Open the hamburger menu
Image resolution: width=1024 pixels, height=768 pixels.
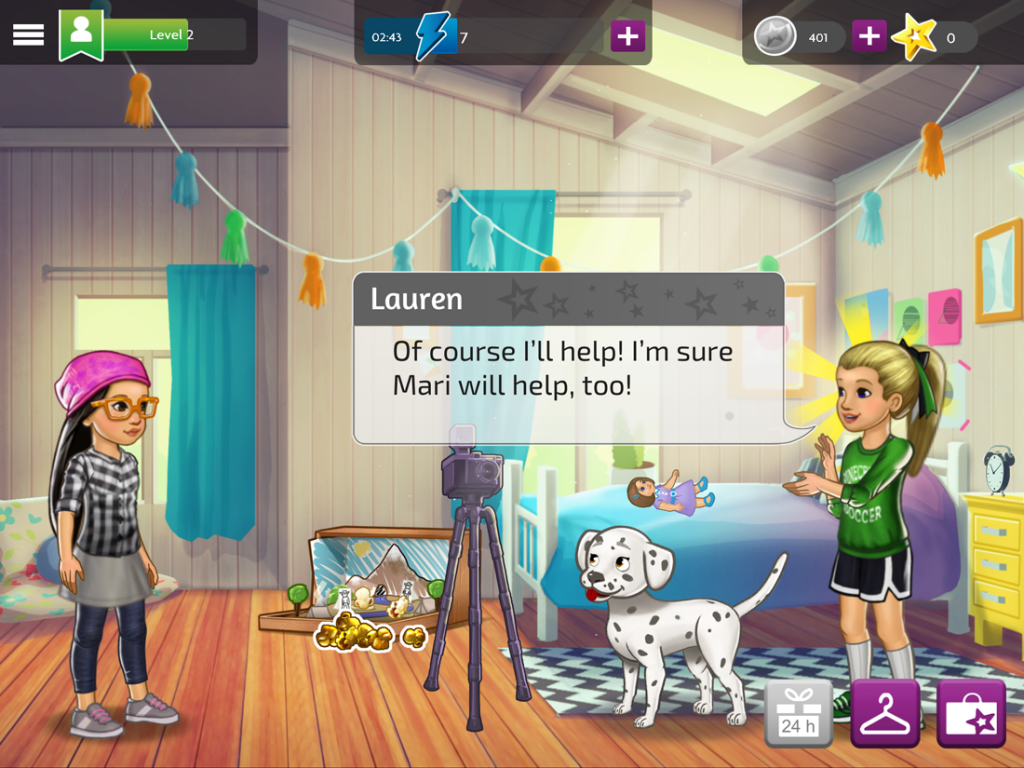click(x=28, y=34)
